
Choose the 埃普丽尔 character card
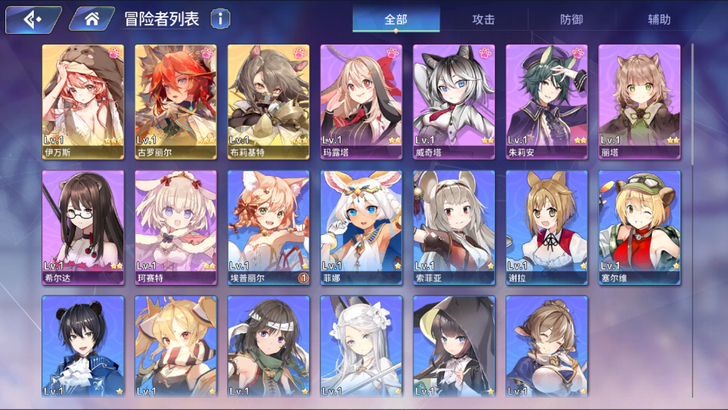pos(268,227)
